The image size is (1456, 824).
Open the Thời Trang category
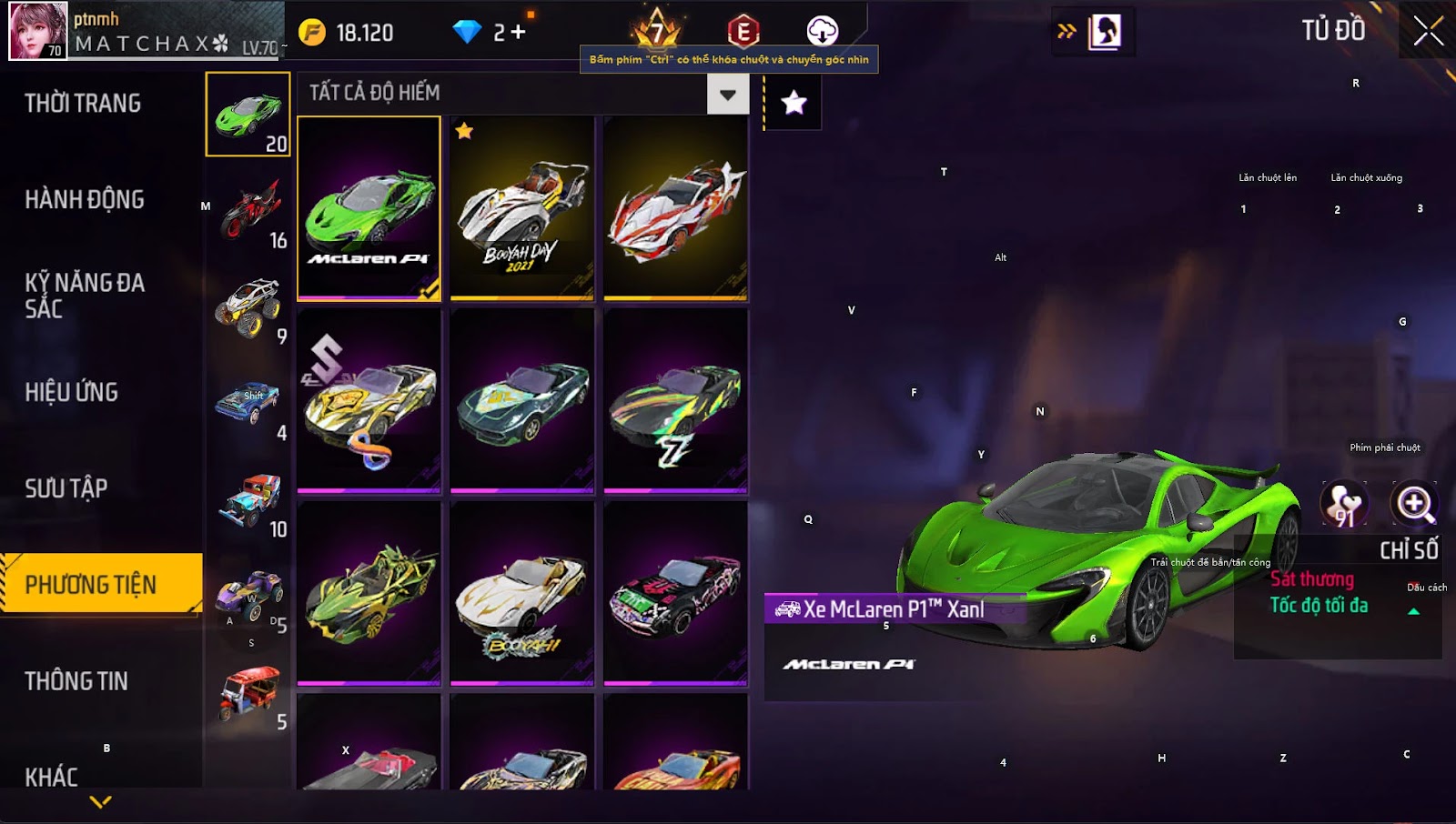click(x=83, y=104)
